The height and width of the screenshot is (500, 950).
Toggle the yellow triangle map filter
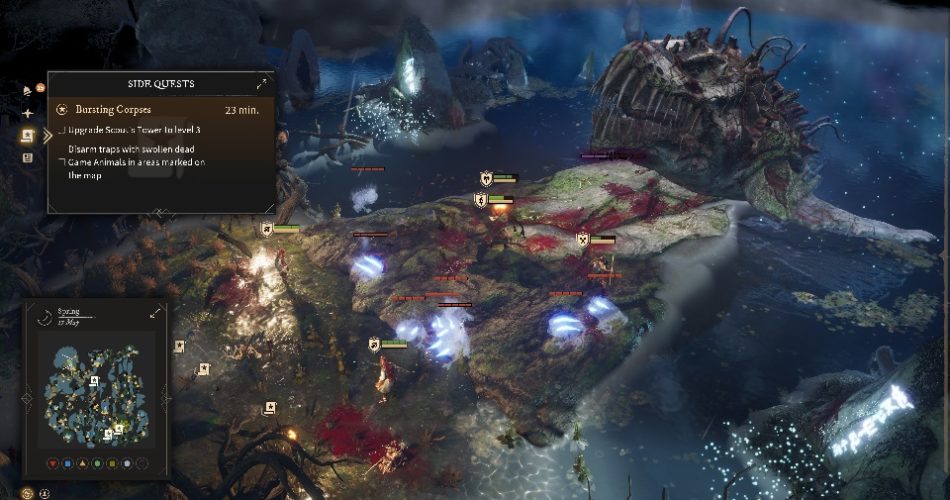pyautogui.click(x=83, y=463)
